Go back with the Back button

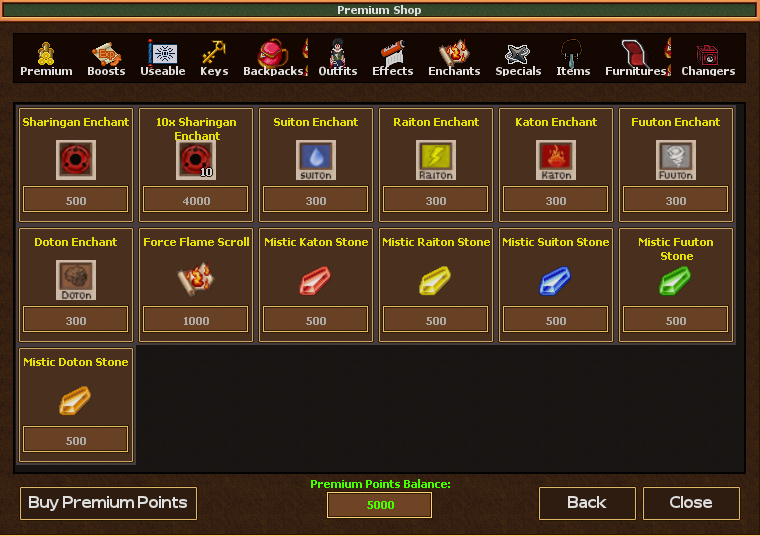pyautogui.click(x=587, y=503)
